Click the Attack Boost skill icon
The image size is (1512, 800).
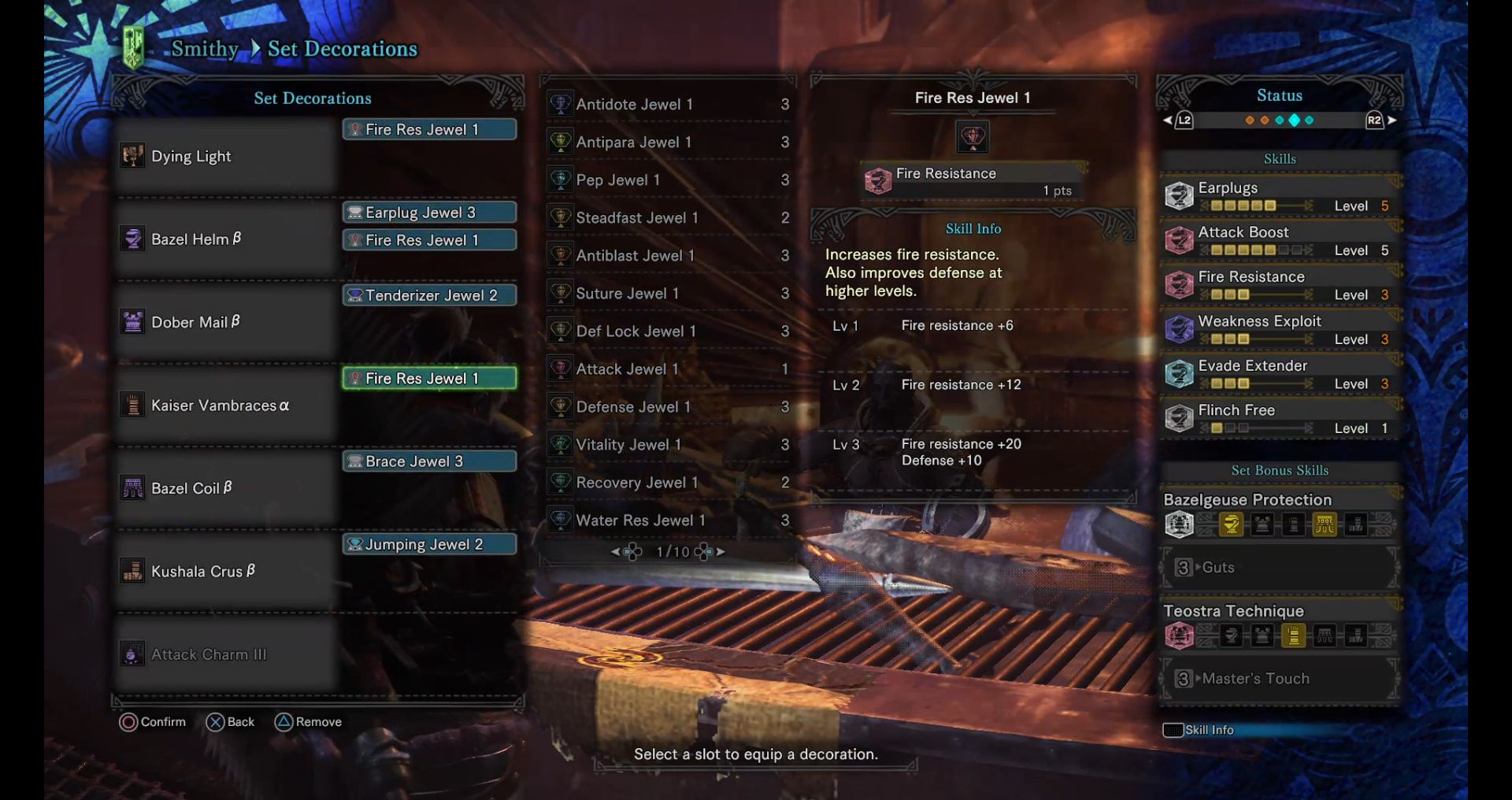[x=1179, y=239]
